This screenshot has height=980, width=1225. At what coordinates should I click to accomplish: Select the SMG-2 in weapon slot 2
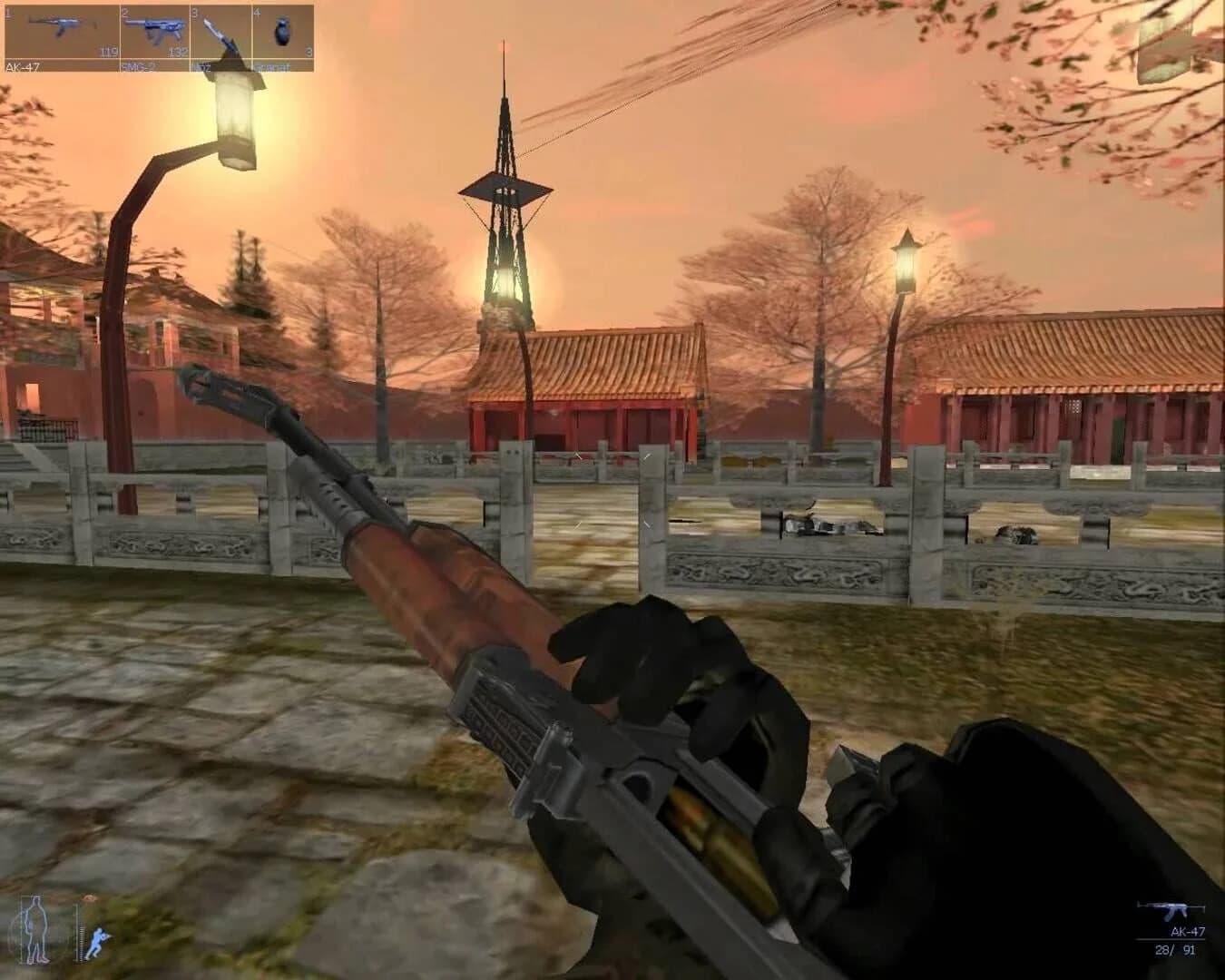[x=154, y=27]
